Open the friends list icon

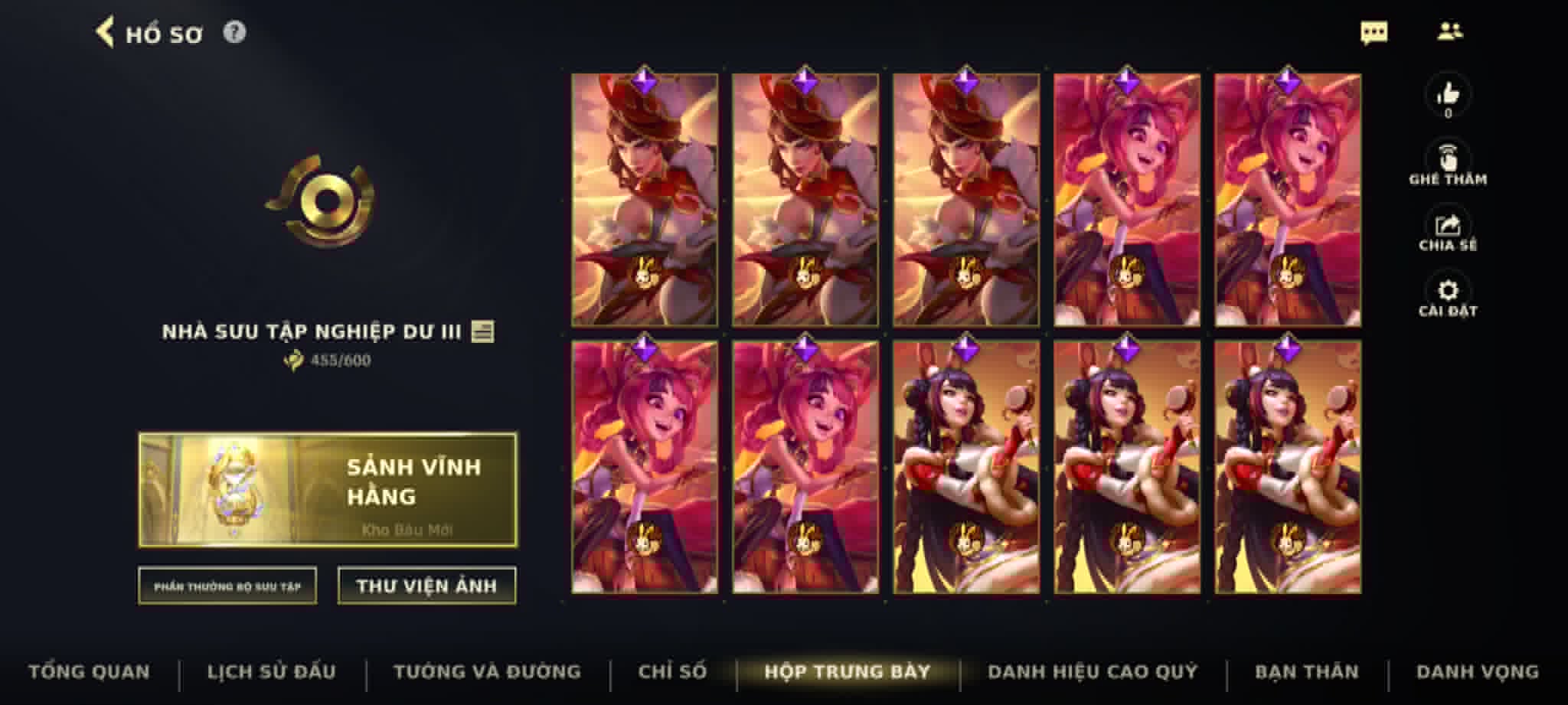point(1451,31)
